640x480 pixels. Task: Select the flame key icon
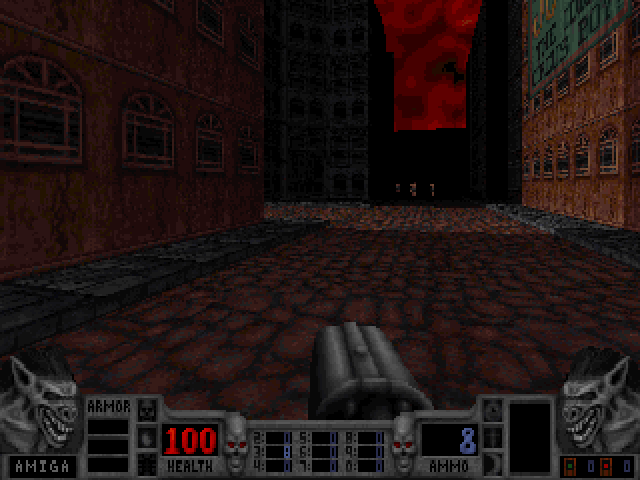(x=147, y=436)
